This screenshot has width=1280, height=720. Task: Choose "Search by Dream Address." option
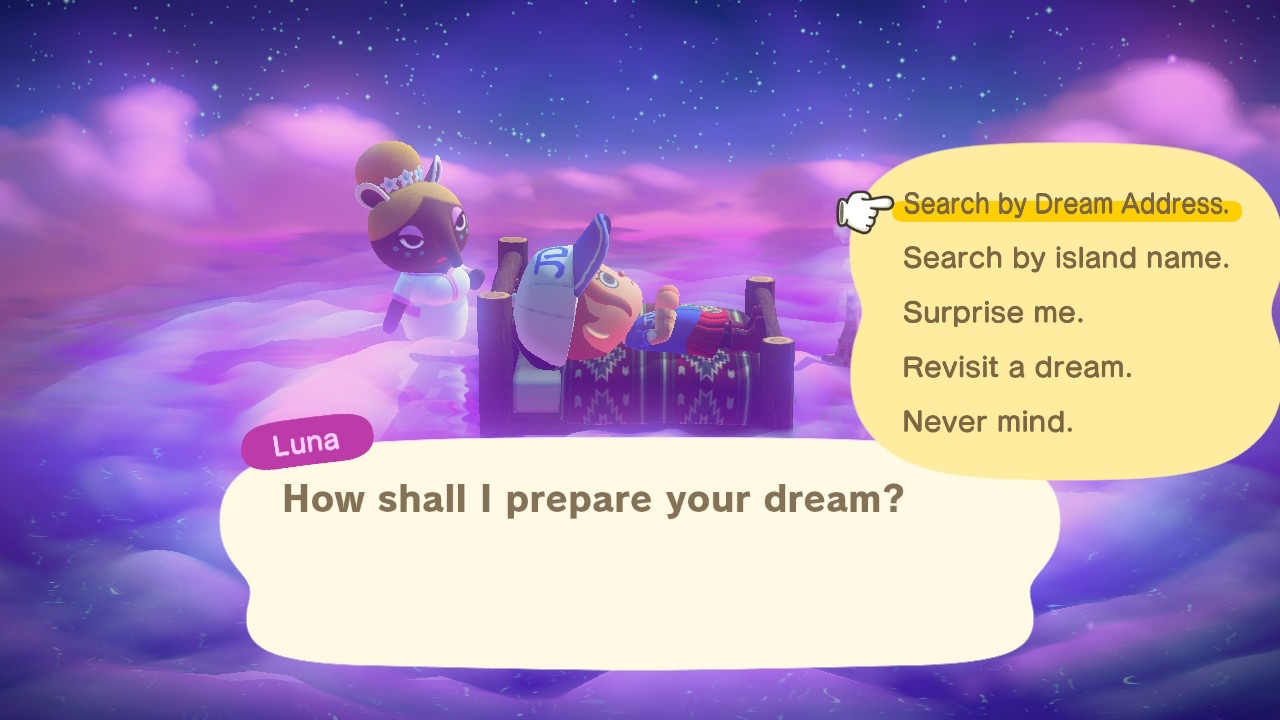click(x=1066, y=205)
